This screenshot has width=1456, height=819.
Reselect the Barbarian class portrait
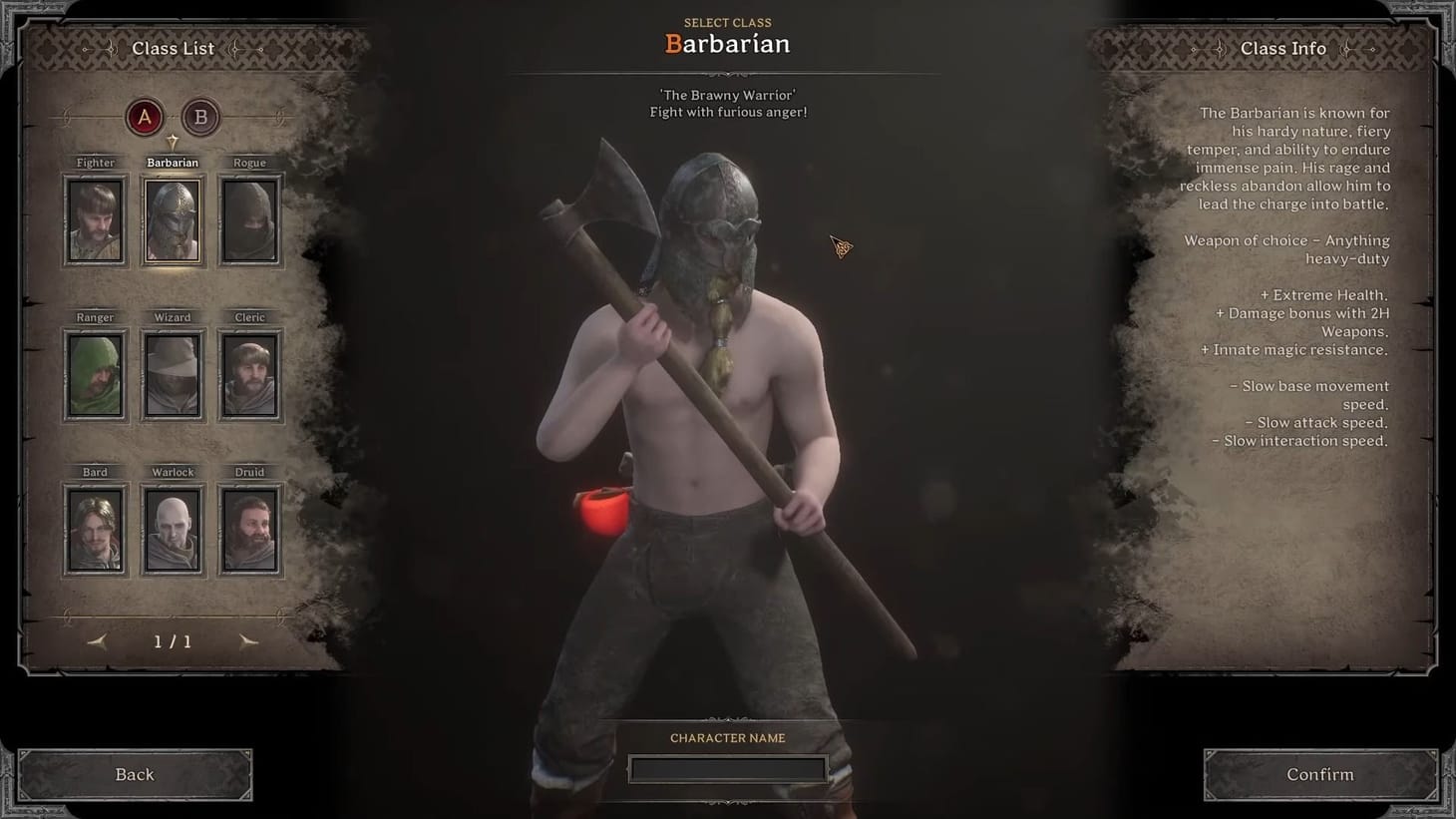click(172, 218)
